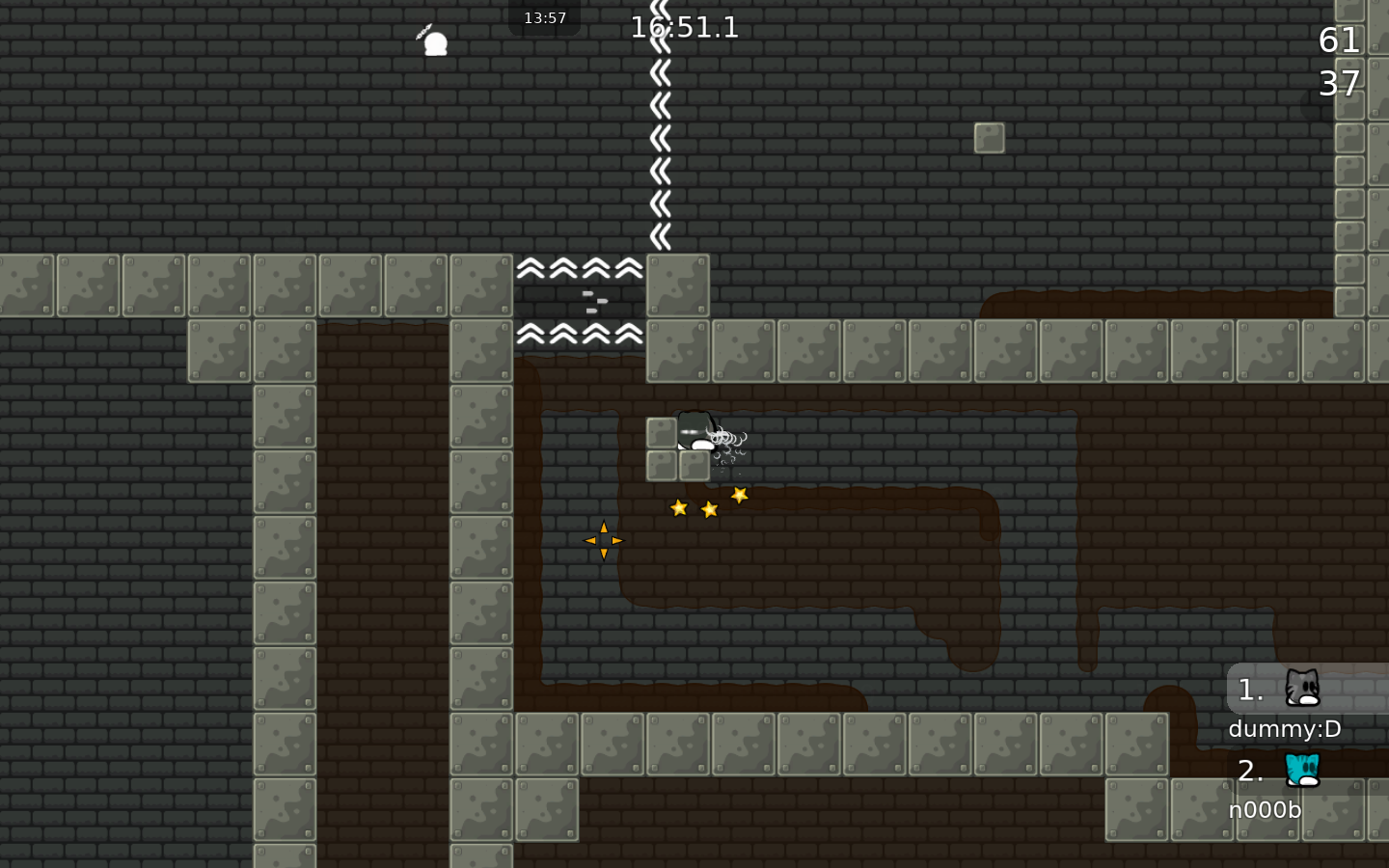1389x868 pixels.
Task: Select the dummy:D name label on the scoreboard
Action: tap(1284, 729)
